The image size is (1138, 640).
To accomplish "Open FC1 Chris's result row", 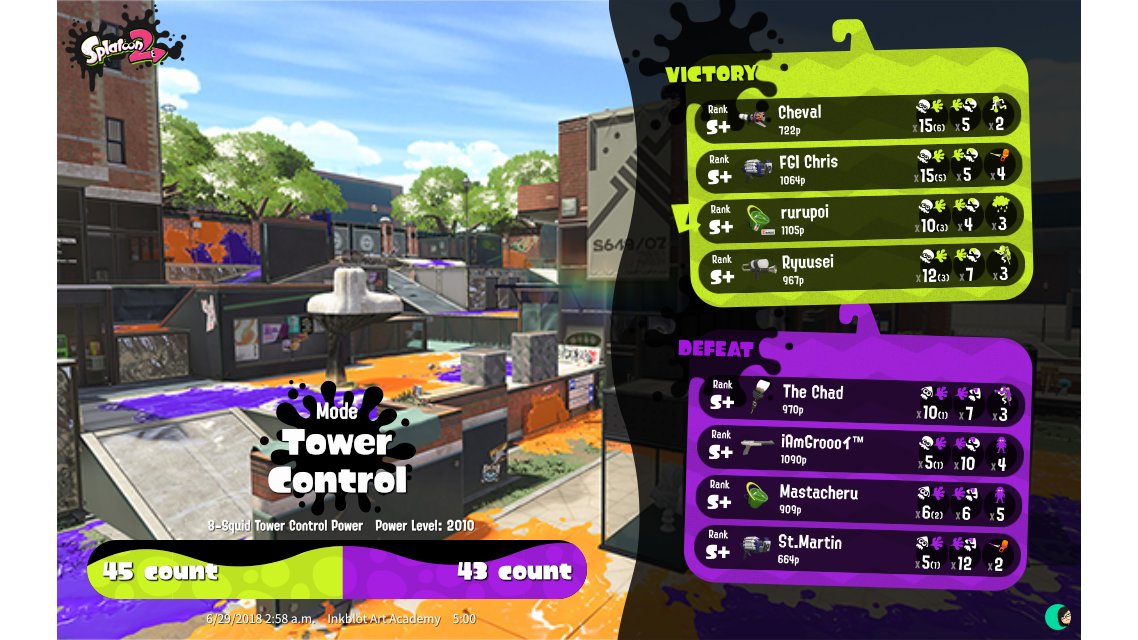I will coord(857,167).
